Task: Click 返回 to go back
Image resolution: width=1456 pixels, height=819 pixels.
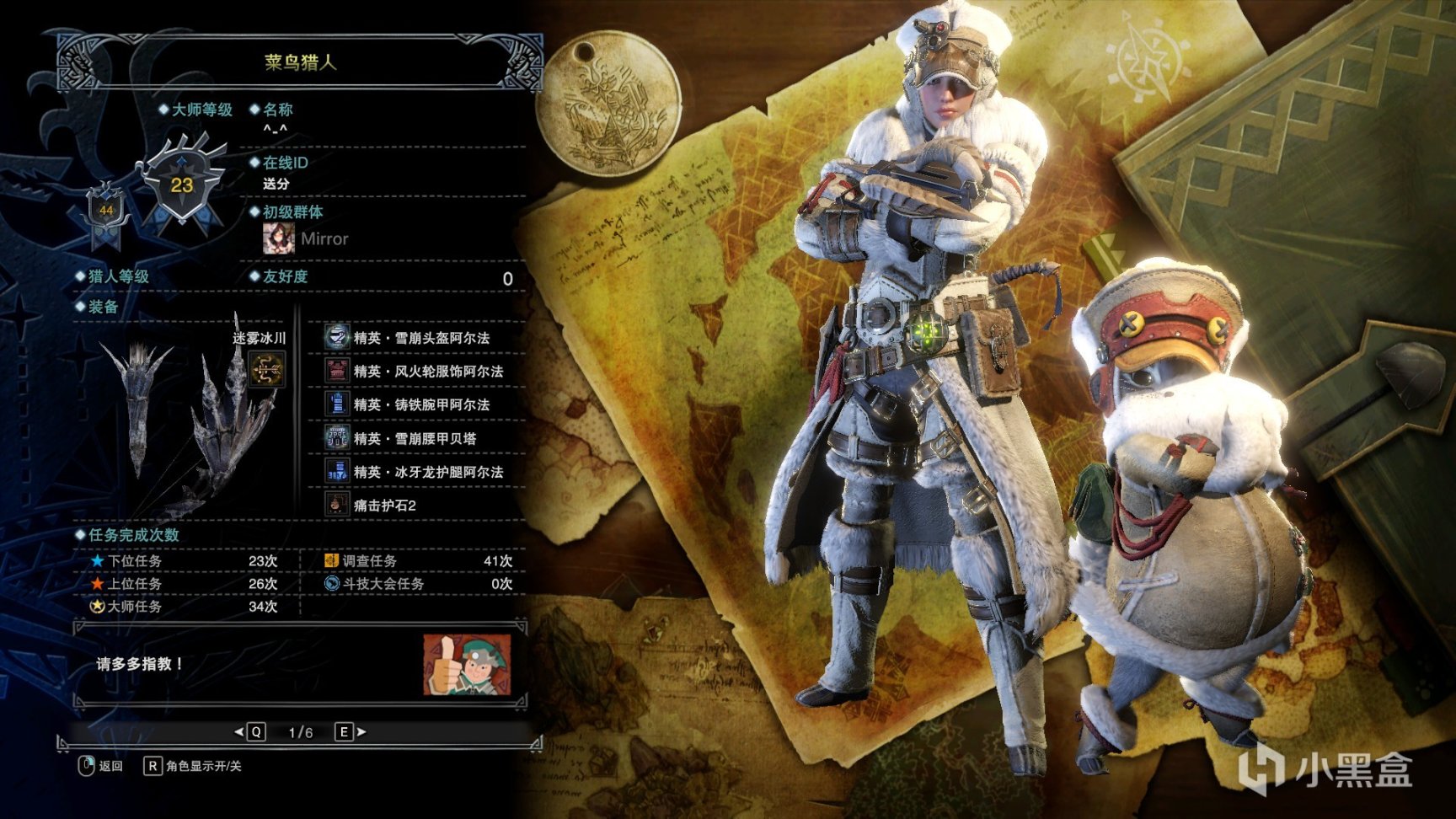Action: coord(101,766)
